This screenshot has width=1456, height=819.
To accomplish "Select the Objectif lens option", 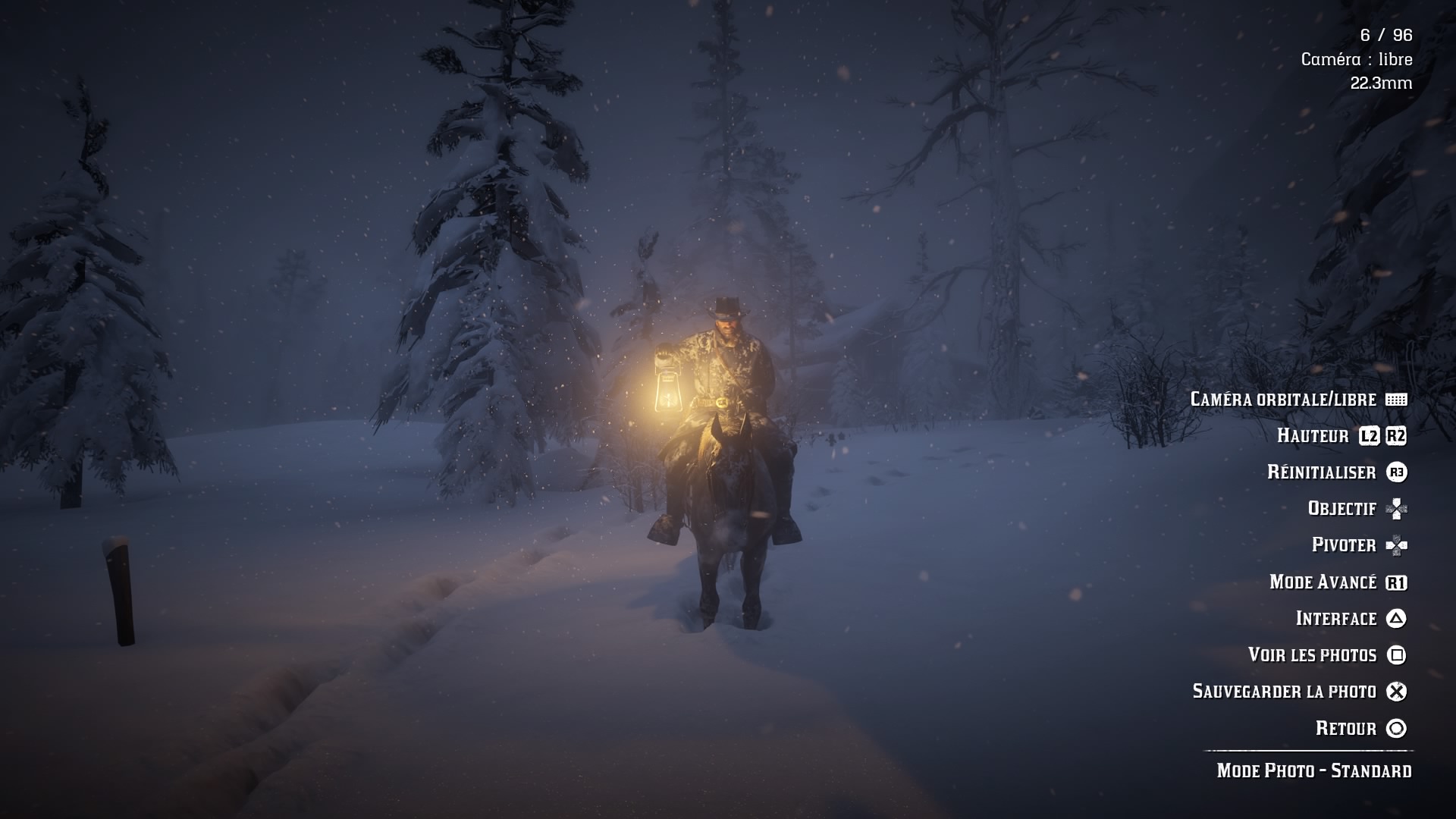I will tap(1341, 508).
